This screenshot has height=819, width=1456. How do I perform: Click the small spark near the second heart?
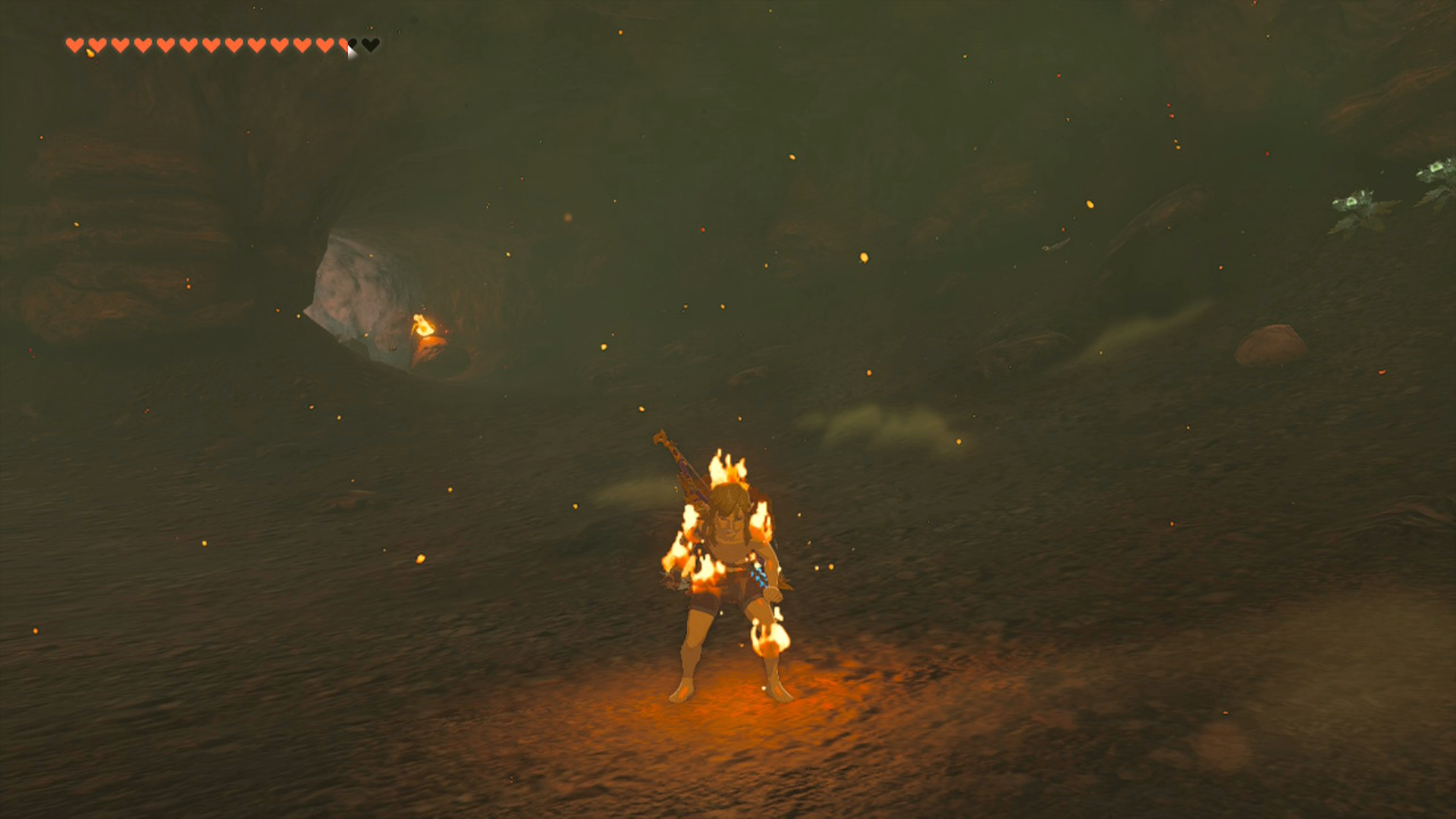(x=91, y=53)
